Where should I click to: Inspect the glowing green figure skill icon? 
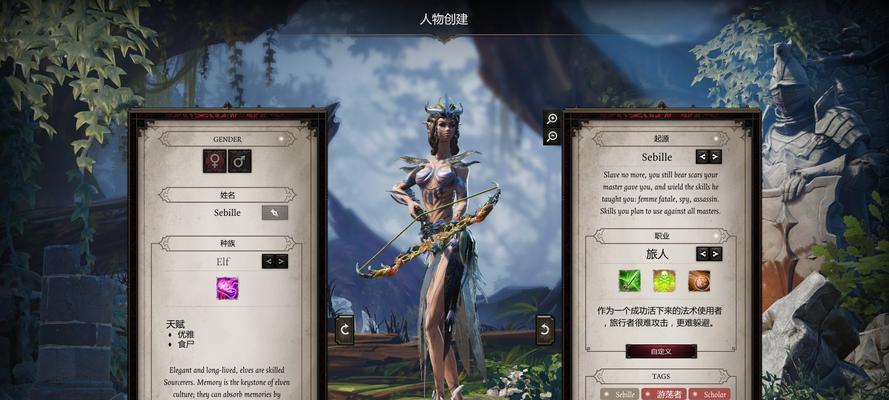click(x=664, y=281)
